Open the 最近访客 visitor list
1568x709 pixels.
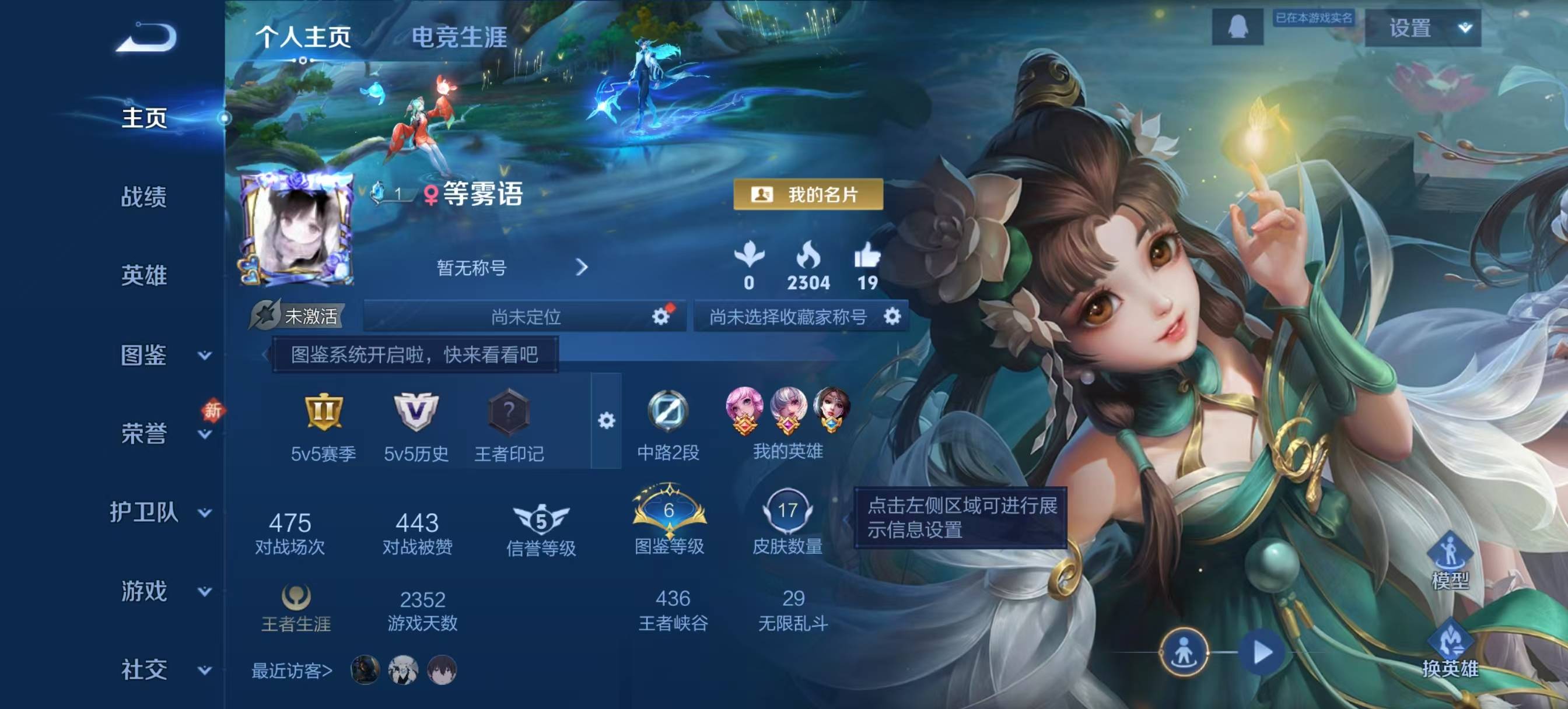(x=292, y=671)
